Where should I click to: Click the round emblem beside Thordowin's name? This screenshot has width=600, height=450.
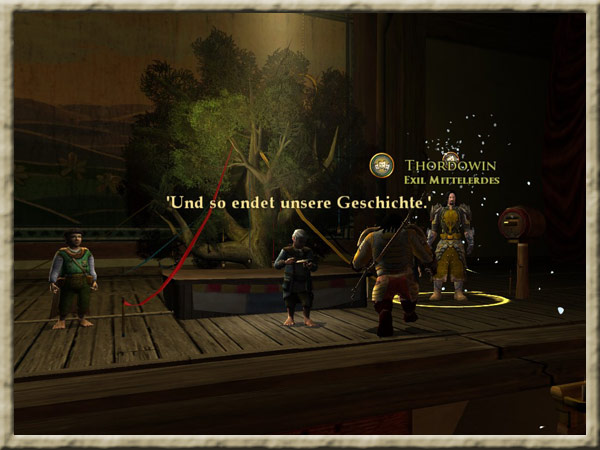tap(381, 166)
